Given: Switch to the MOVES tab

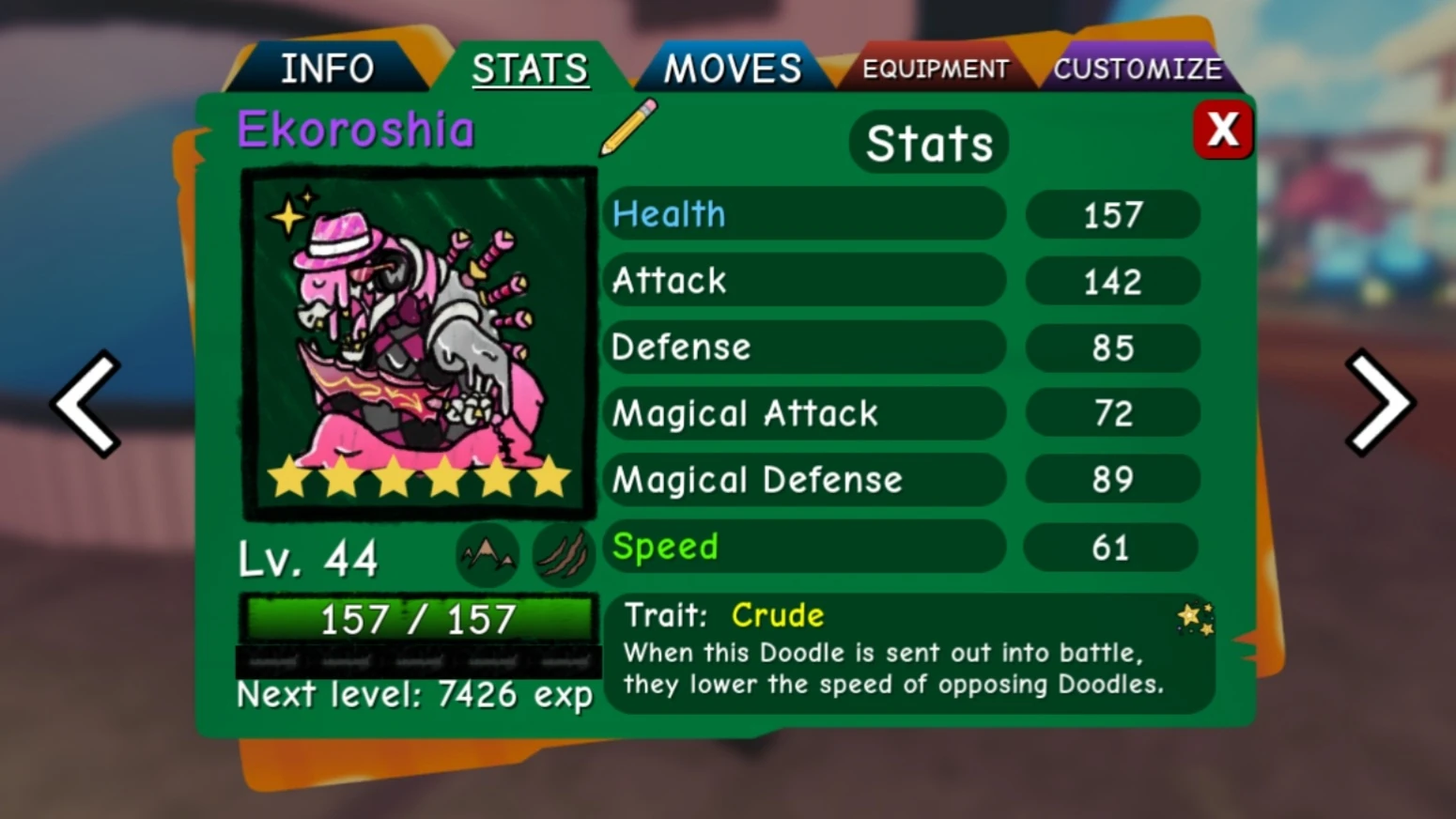Looking at the screenshot, I should pos(732,68).
